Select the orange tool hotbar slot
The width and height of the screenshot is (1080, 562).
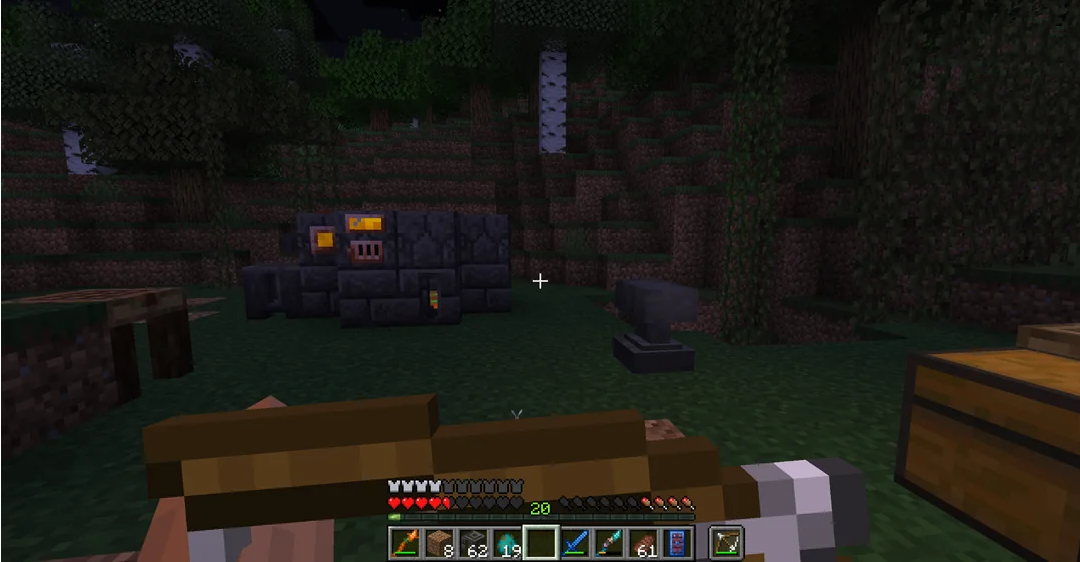[x=404, y=543]
